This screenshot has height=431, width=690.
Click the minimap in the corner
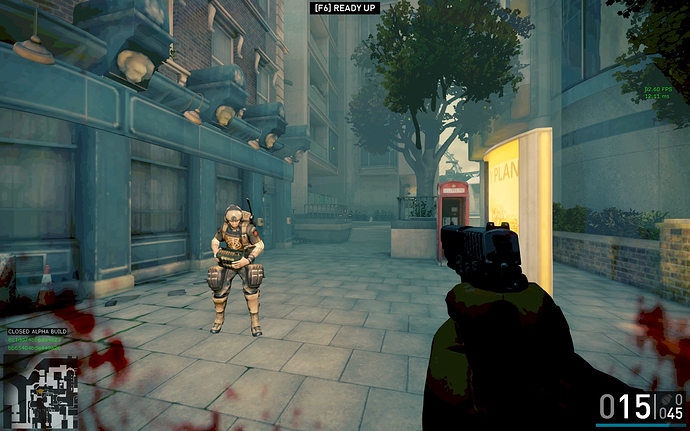pos(41,392)
